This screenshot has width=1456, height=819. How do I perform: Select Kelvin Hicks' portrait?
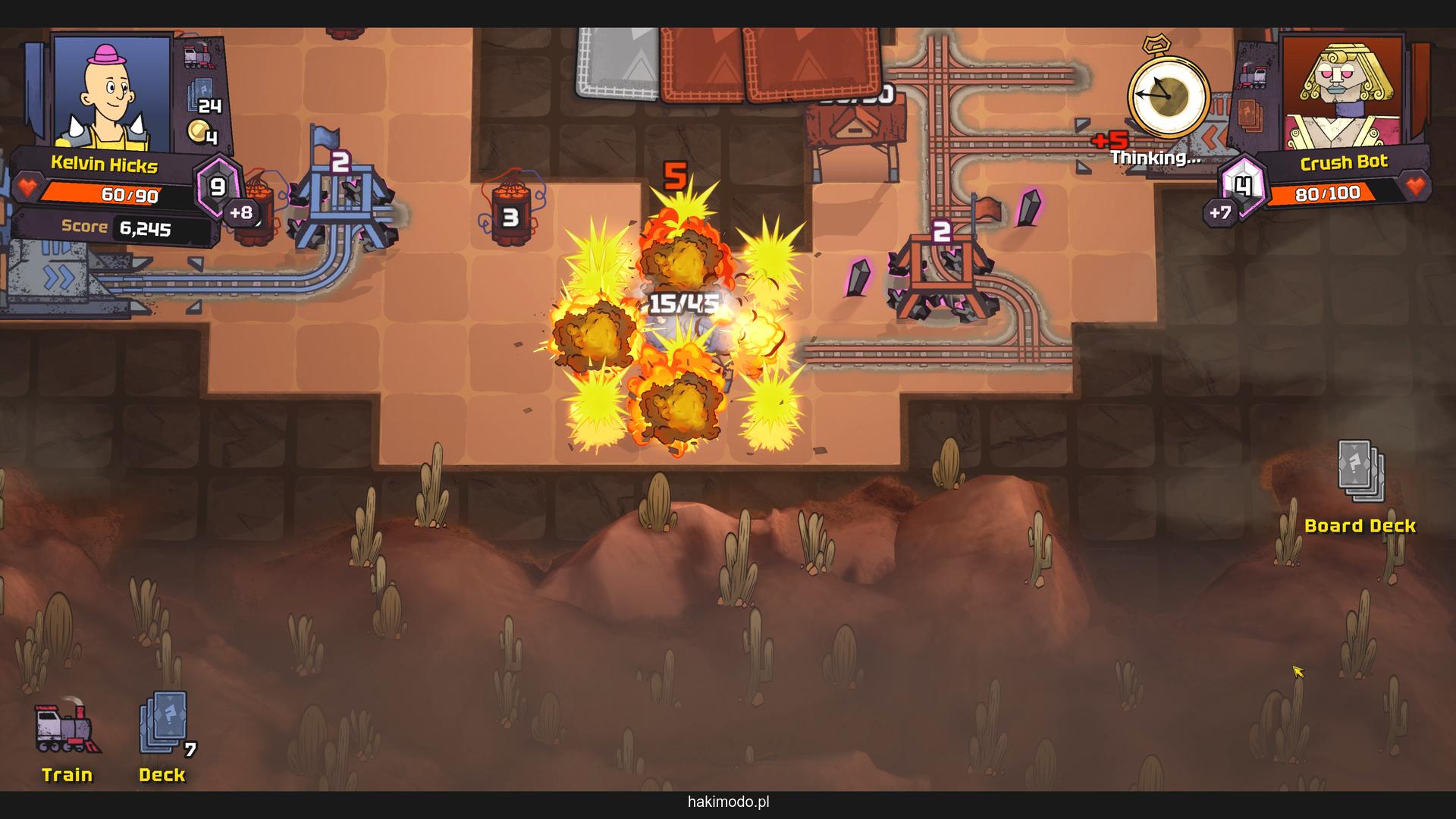click(112, 93)
